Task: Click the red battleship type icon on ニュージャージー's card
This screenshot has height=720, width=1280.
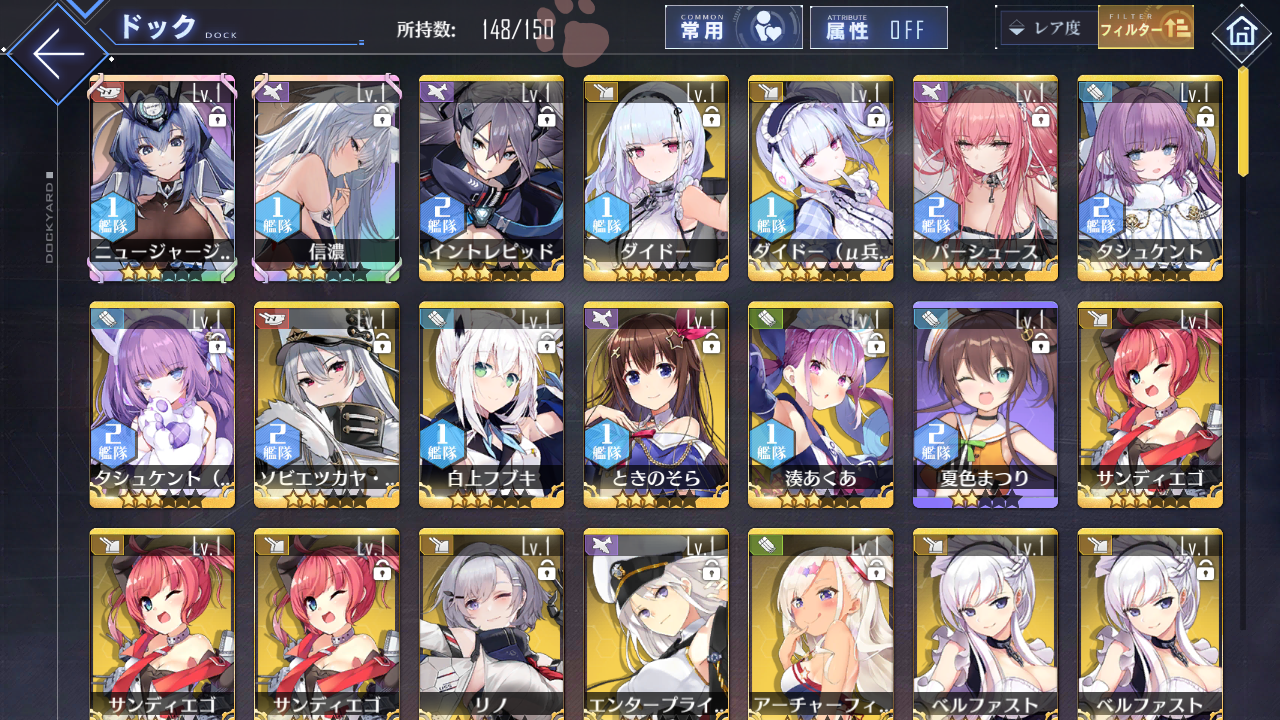Action: (x=108, y=90)
